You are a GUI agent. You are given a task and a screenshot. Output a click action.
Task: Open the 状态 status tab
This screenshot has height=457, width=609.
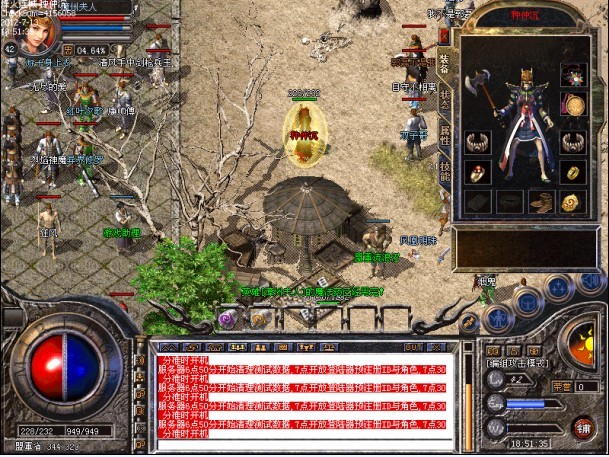(444, 100)
